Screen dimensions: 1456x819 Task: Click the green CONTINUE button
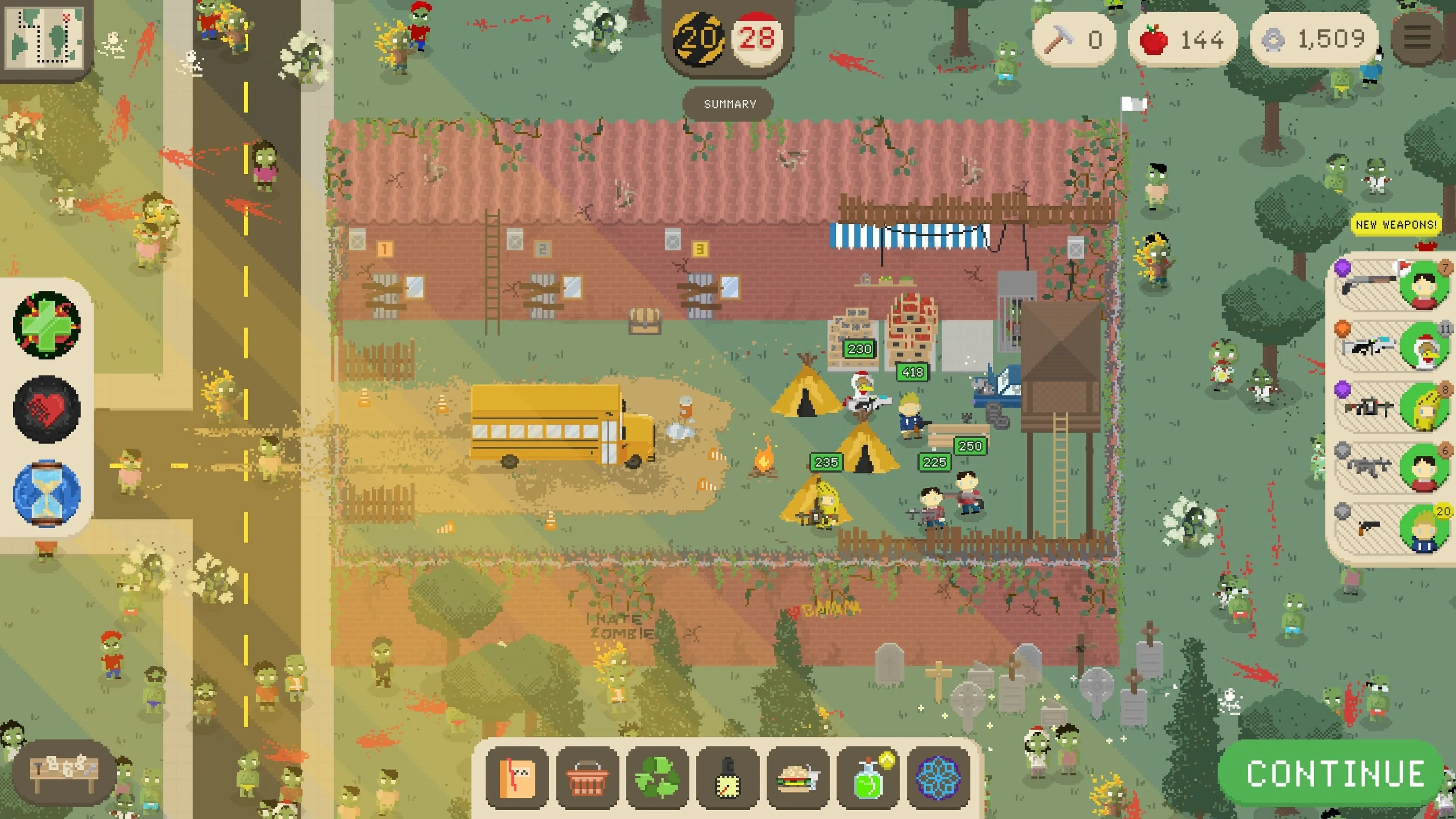point(1334,773)
